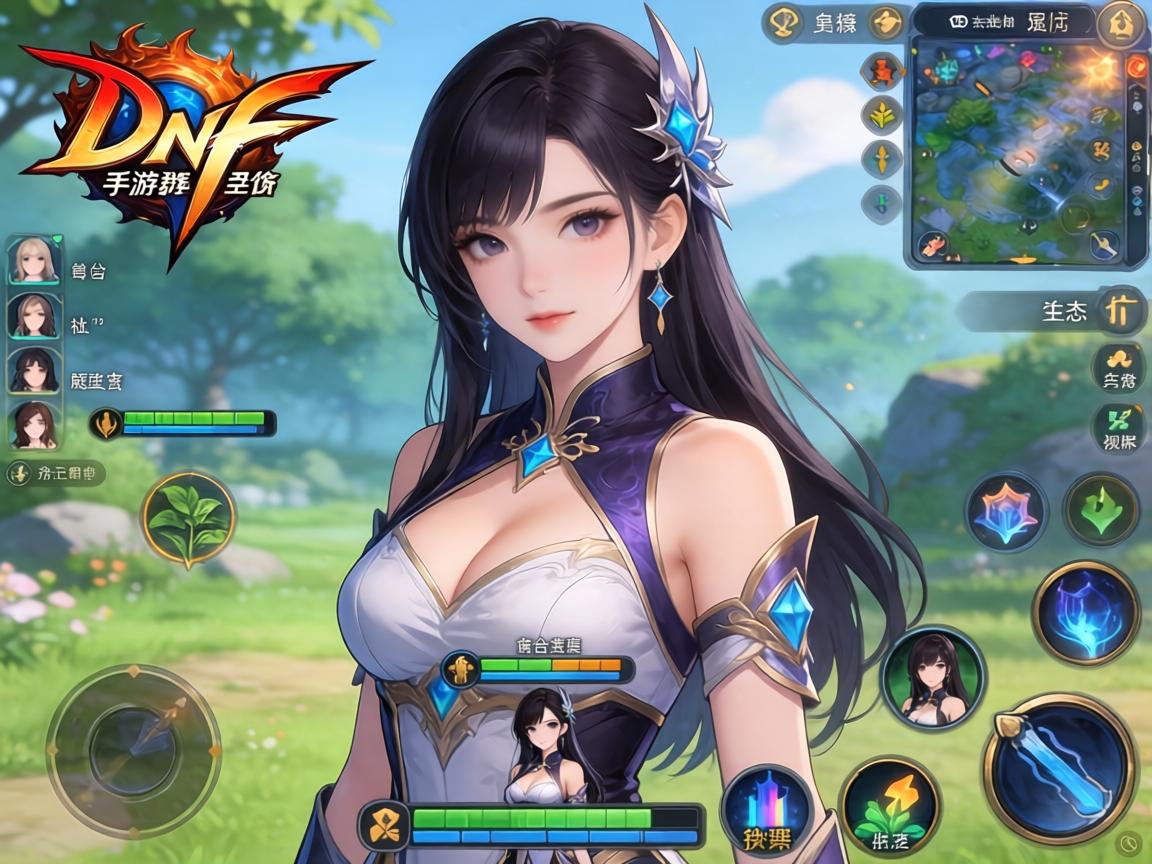The image size is (1152, 864).
Task: Click the round character portrait skill button
Action: click(x=933, y=679)
